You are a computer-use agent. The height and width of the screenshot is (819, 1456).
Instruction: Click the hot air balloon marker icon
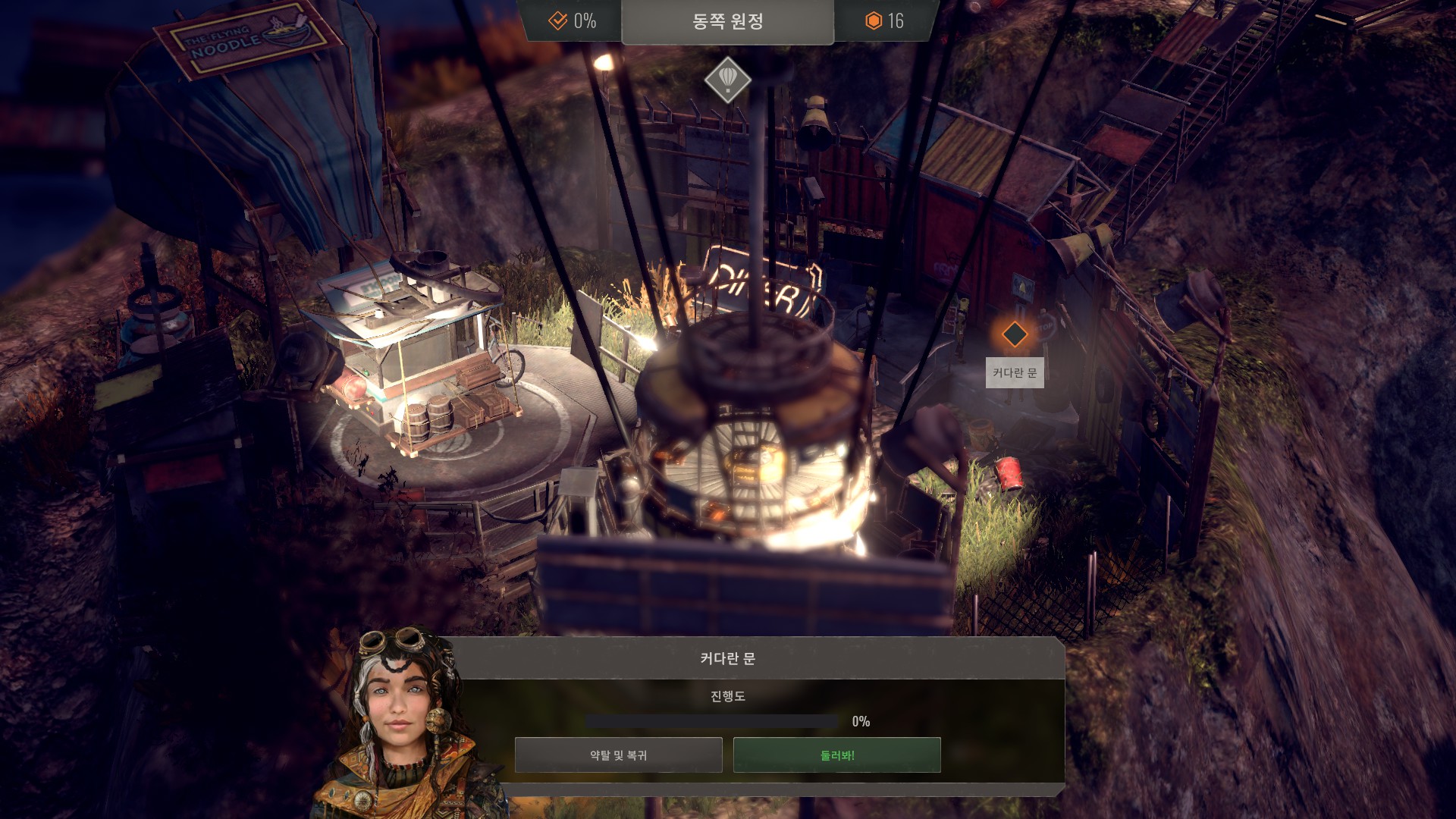point(727,79)
